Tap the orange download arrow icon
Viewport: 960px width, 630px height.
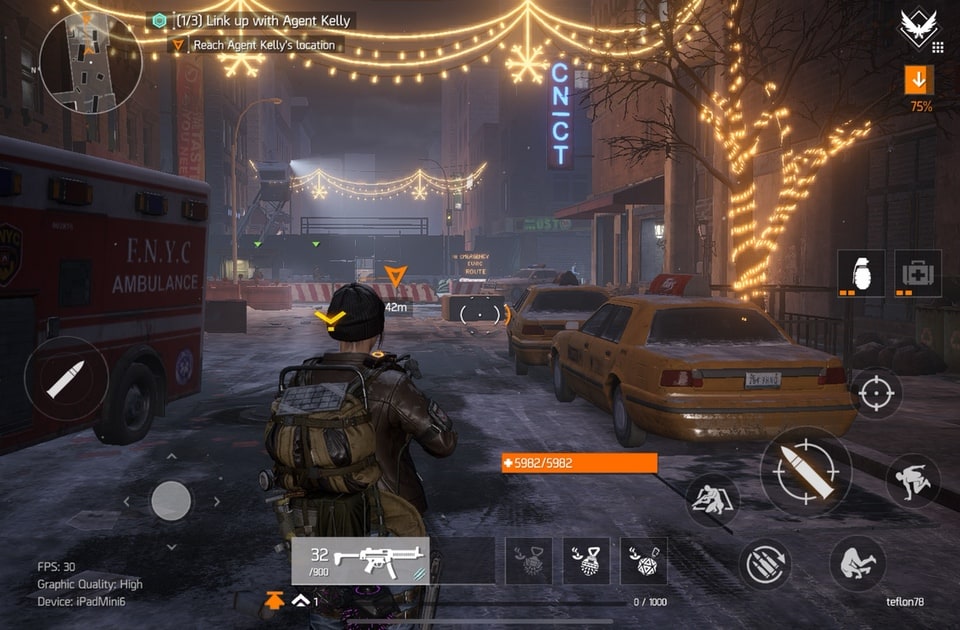(918, 79)
